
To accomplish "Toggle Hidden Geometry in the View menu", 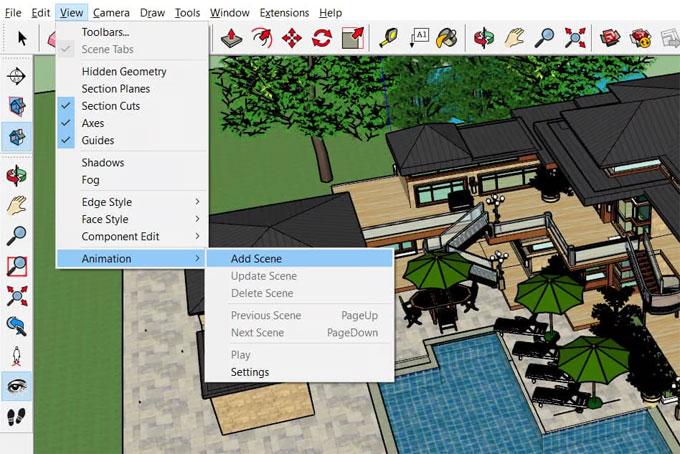I will click(x=124, y=72).
